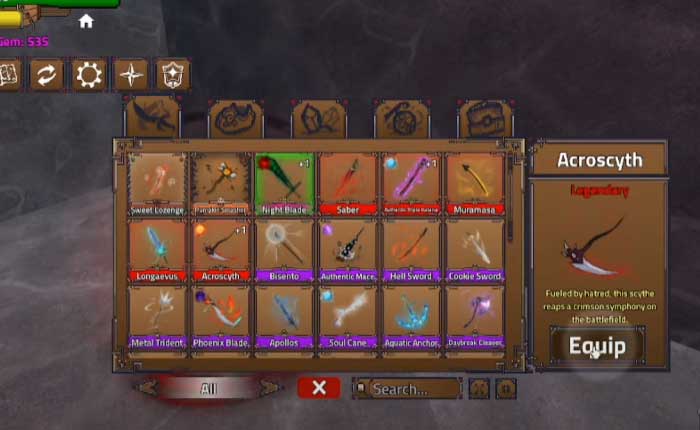Click the circular arrows refresh icon
700x430 pixels.
[x=45, y=75]
